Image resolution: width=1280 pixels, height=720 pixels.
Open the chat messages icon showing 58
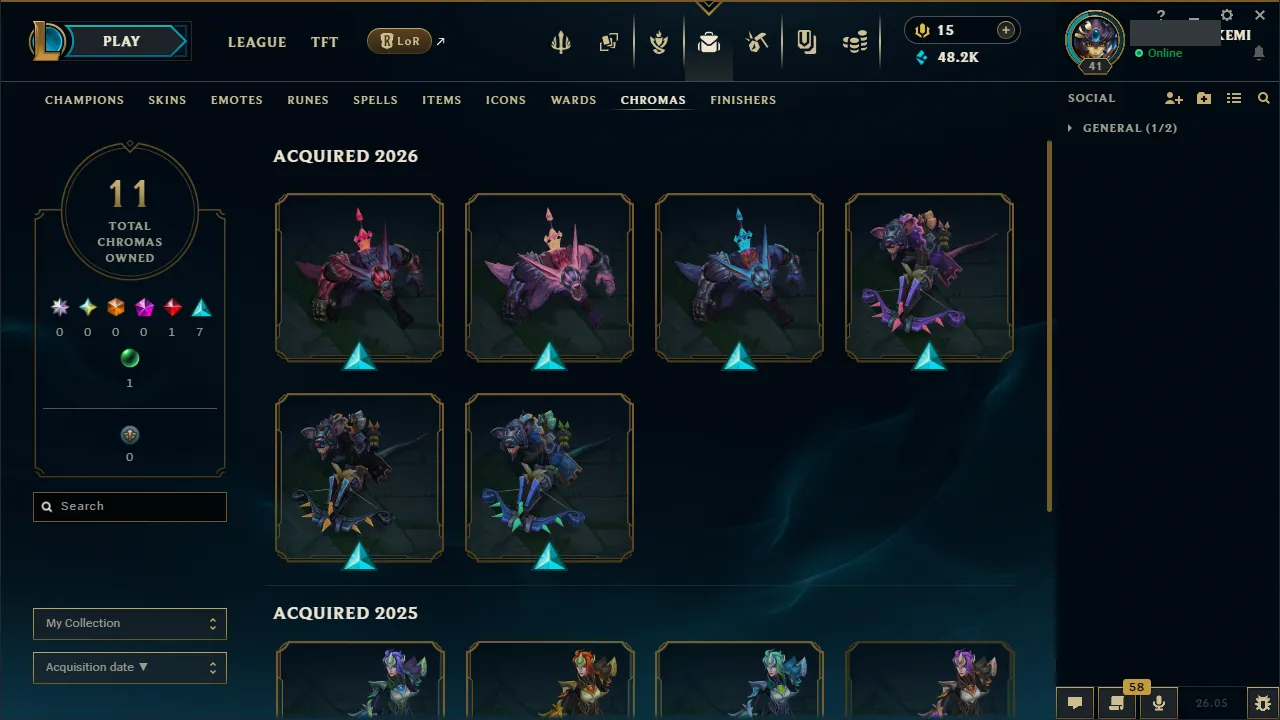click(1117, 702)
